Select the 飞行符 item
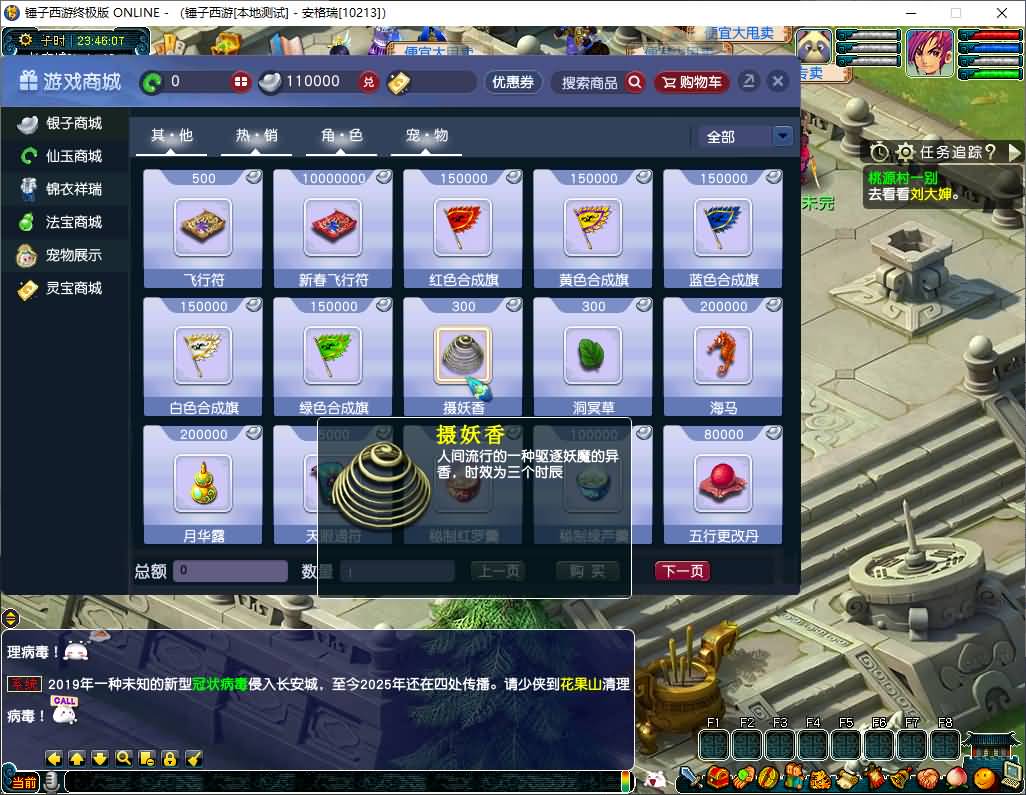 click(203, 228)
